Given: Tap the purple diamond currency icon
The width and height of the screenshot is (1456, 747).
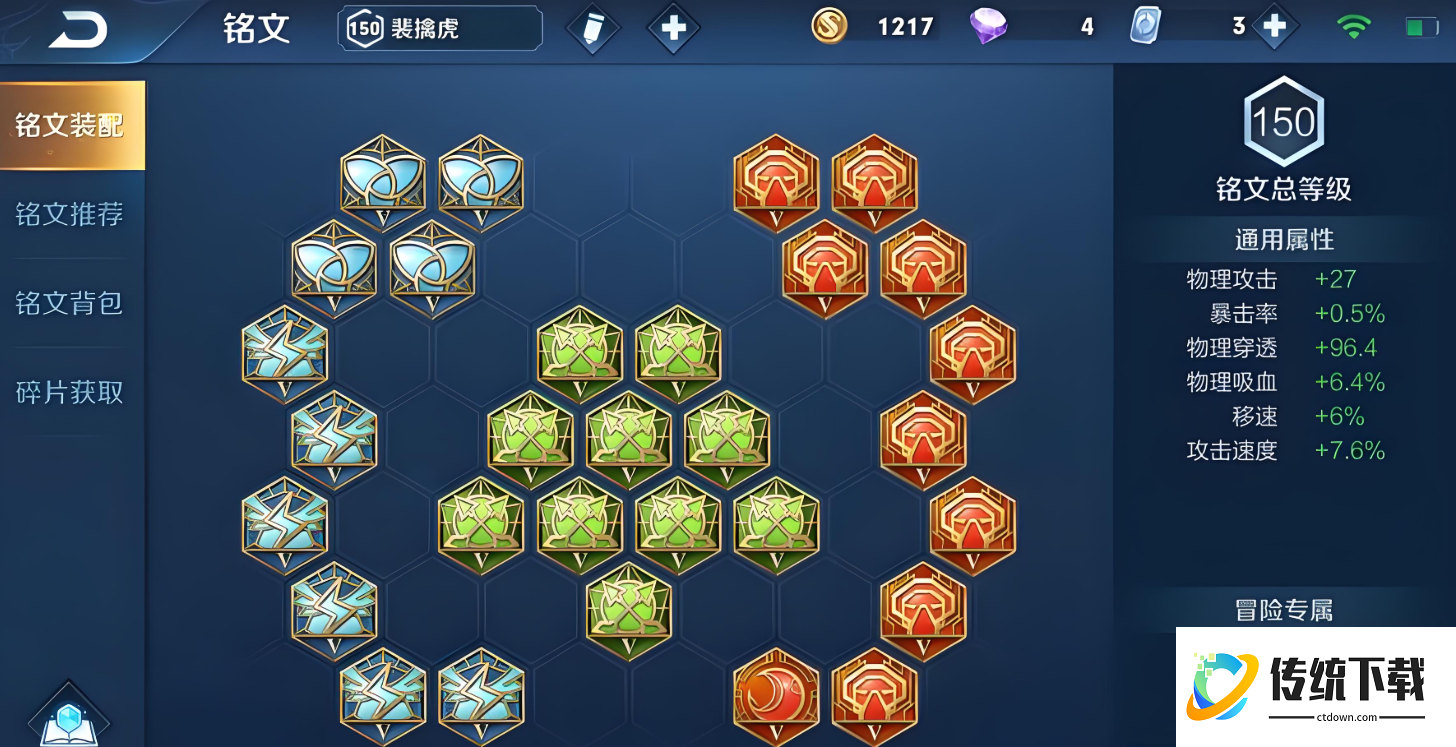Looking at the screenshot, I should 988,27.
